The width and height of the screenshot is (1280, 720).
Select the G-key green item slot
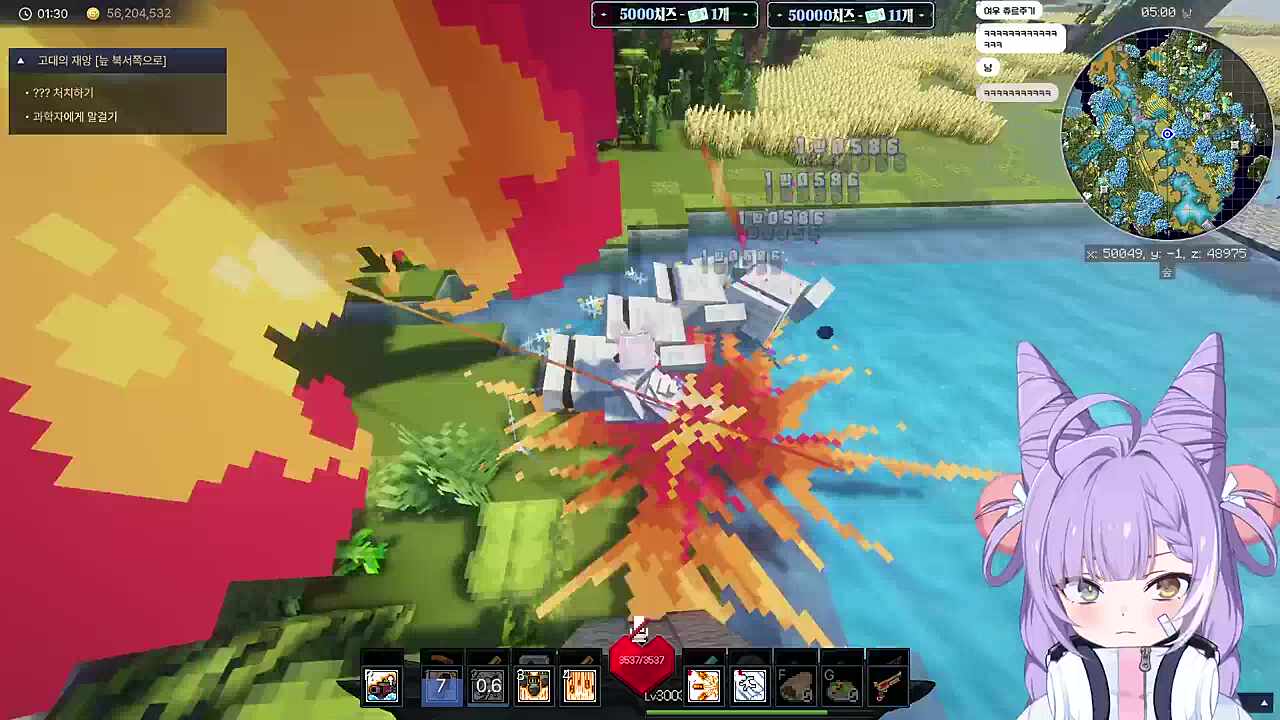pos(842,685)
